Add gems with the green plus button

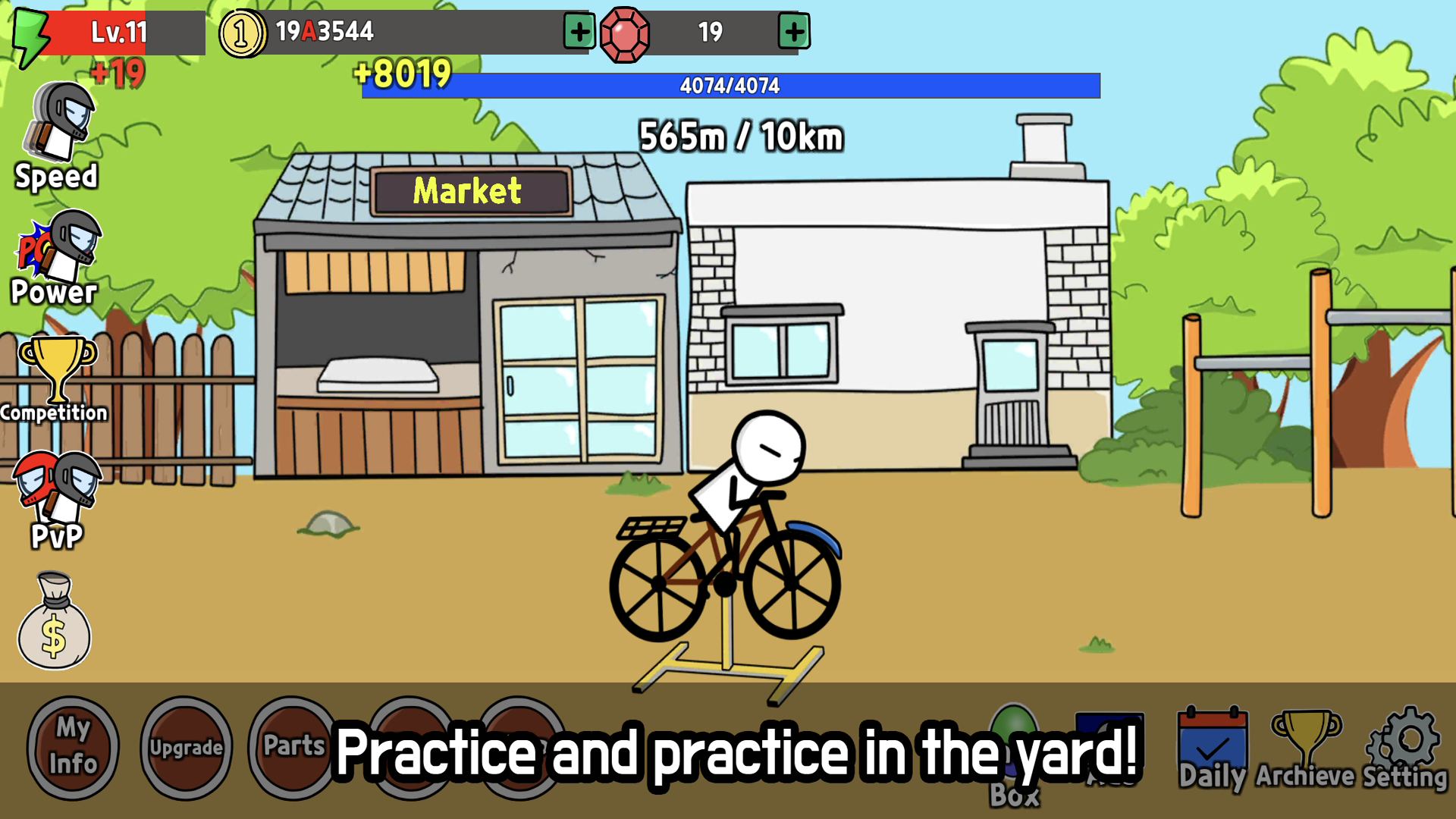point(795,32)
